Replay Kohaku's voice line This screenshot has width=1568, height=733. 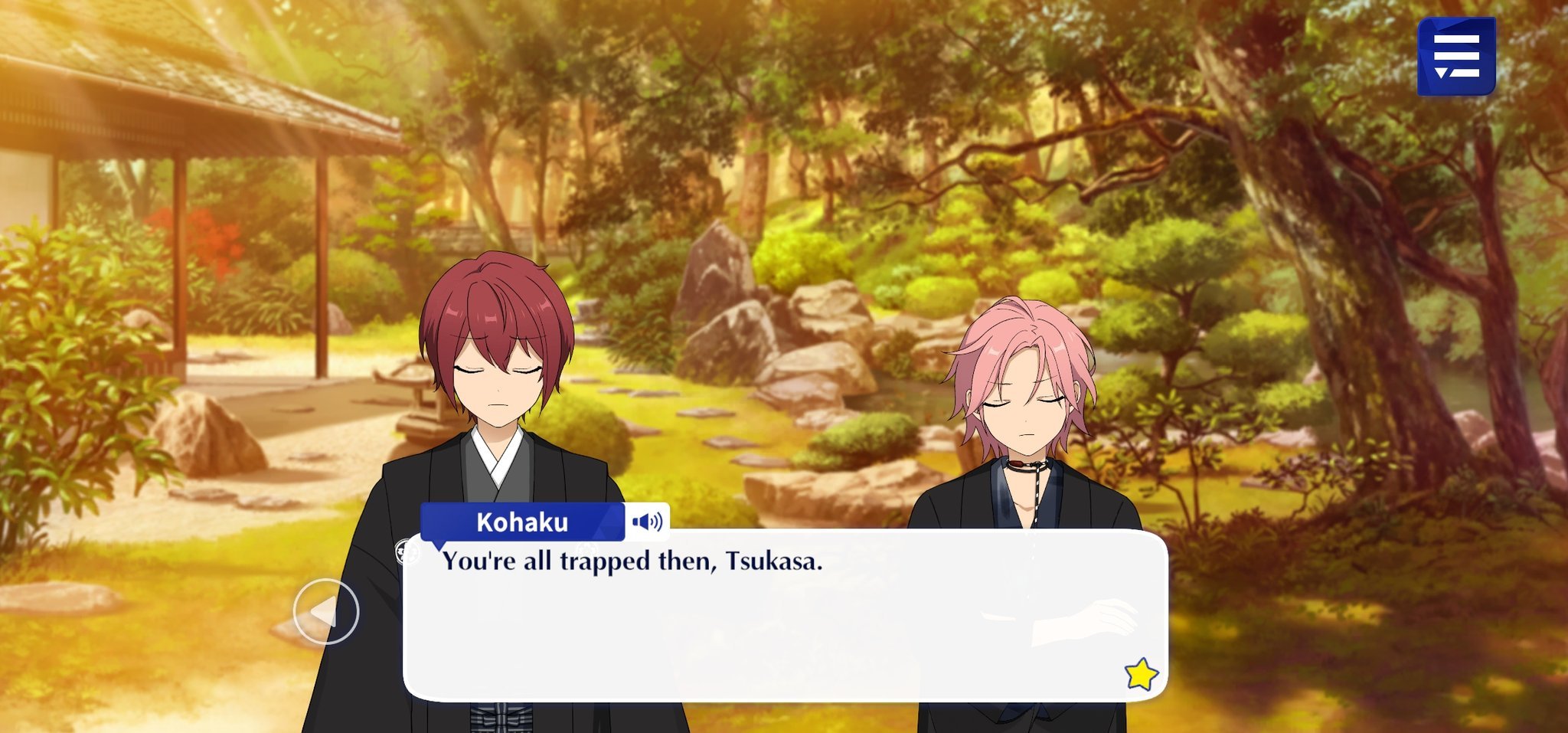(647, 522)
